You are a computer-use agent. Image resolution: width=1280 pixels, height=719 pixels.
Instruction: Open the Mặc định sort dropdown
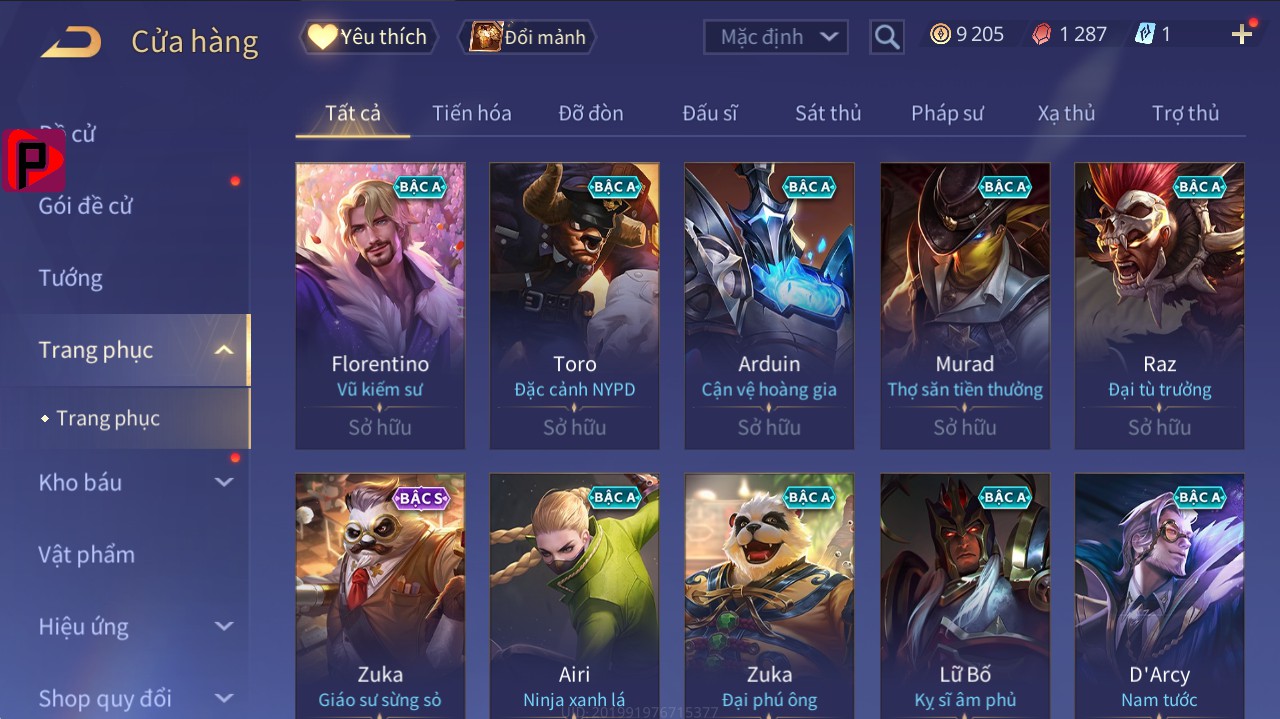tap(776, 37)
